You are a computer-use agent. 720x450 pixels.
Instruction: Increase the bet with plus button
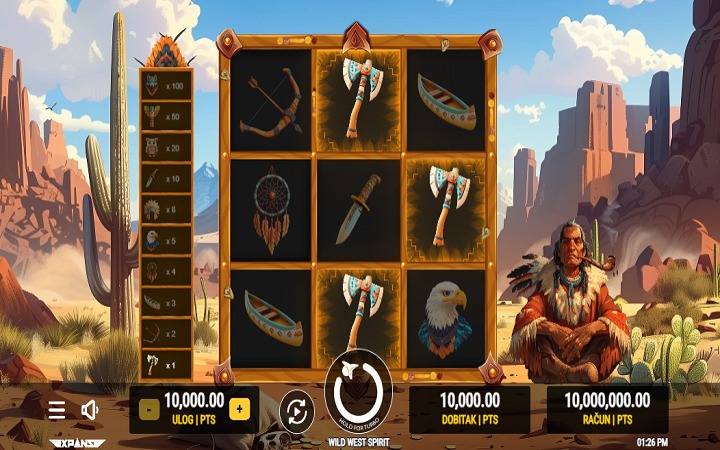coord(239,408)
